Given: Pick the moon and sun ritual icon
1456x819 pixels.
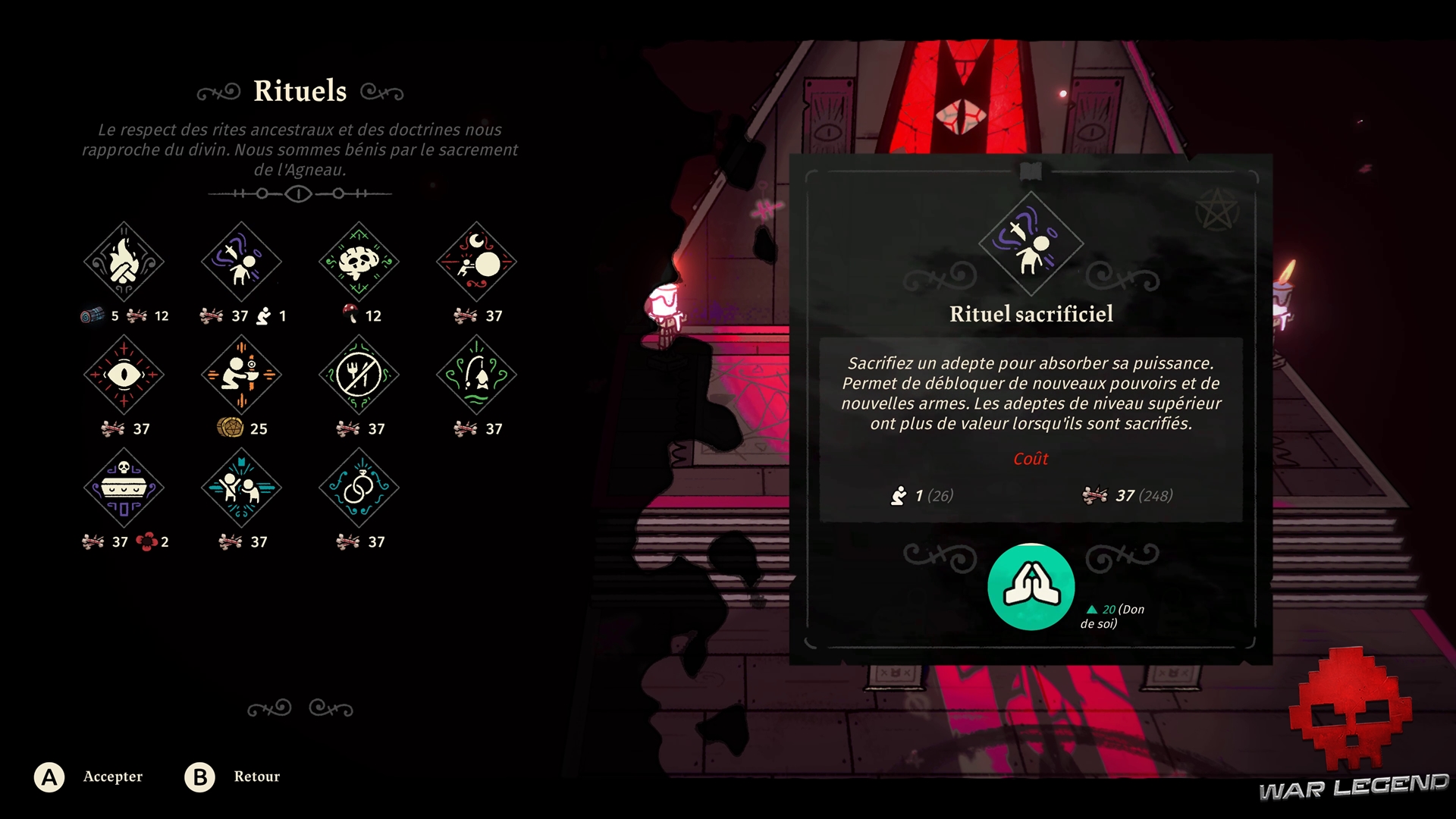Looking at the screenshot, I should (x=476, y=262).
